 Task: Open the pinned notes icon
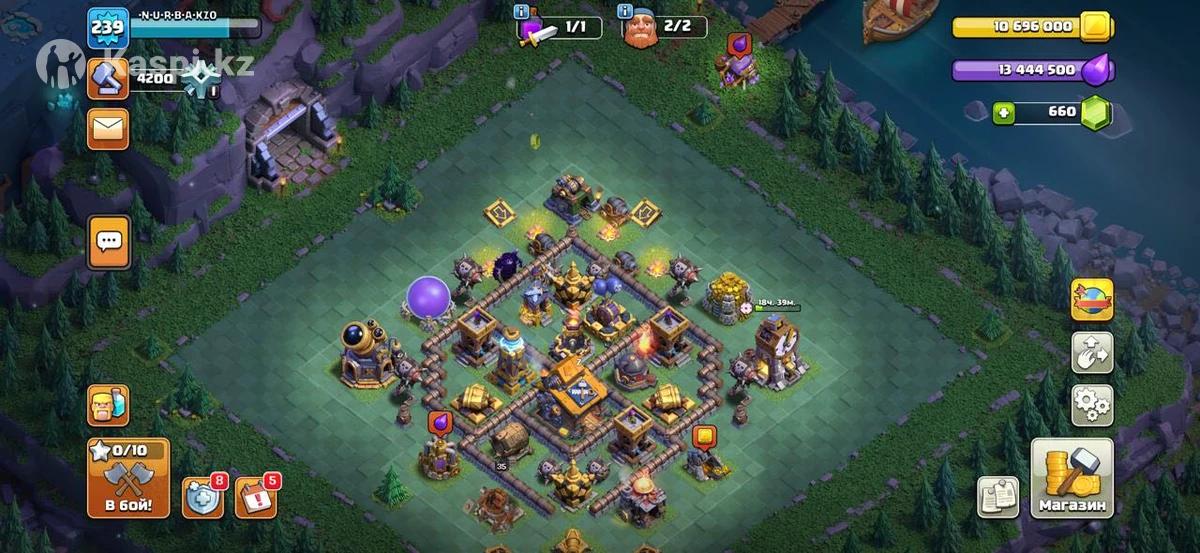(997, 497)
